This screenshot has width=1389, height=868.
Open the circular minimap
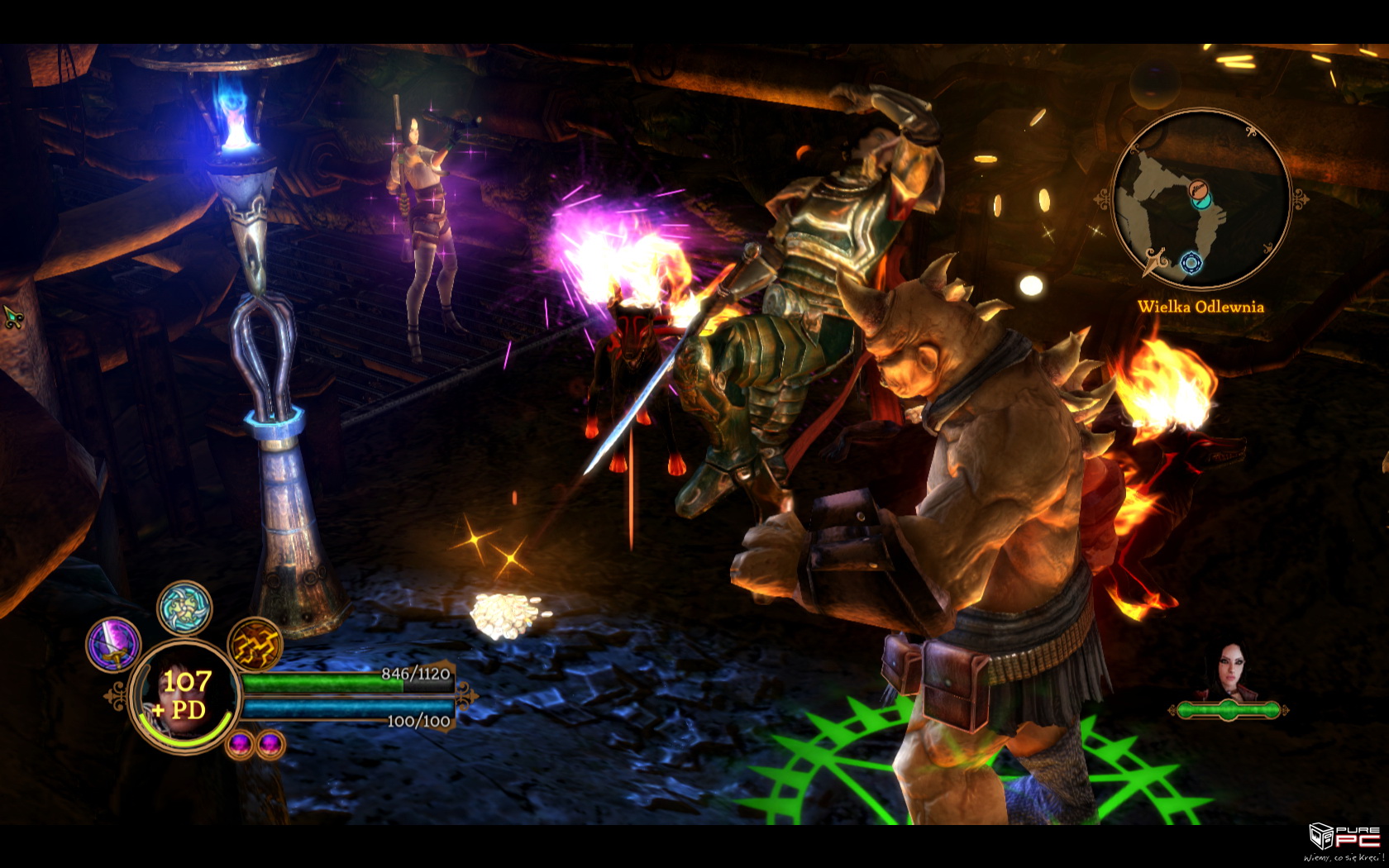pyautogui.click(x=1200, y=198)
